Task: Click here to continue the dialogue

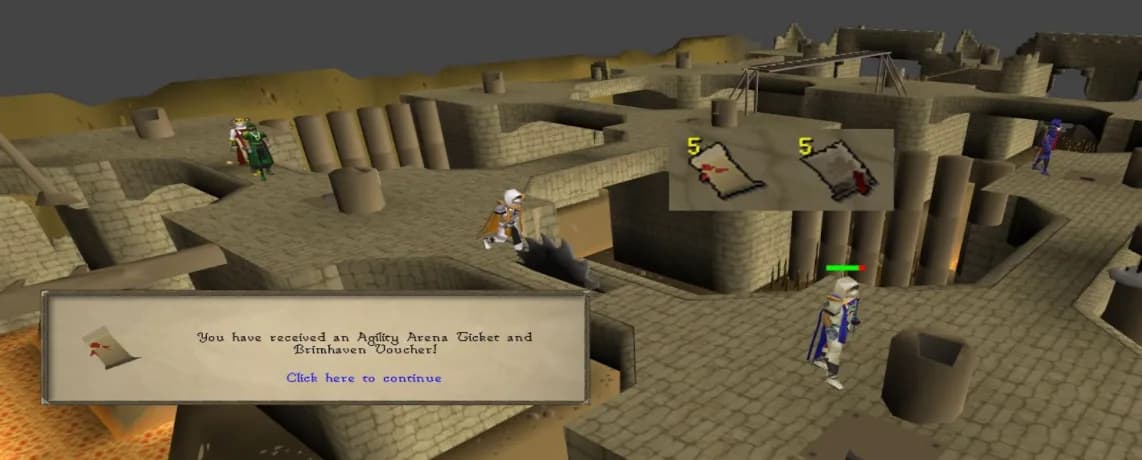Action: click(363, 378)
